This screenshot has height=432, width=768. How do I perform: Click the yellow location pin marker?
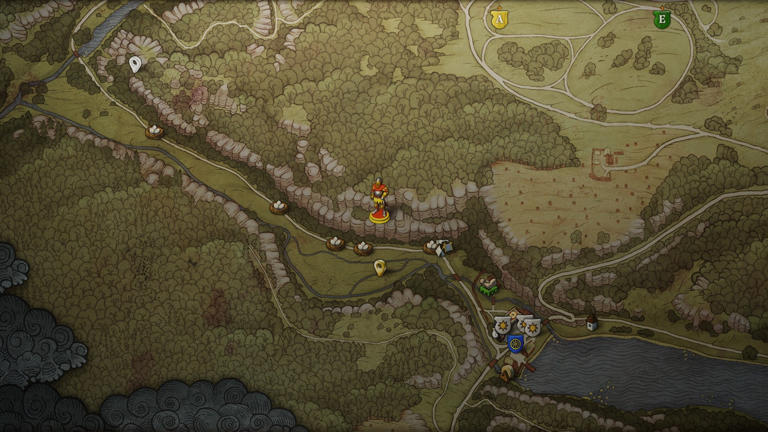click(x=379, y=267)
